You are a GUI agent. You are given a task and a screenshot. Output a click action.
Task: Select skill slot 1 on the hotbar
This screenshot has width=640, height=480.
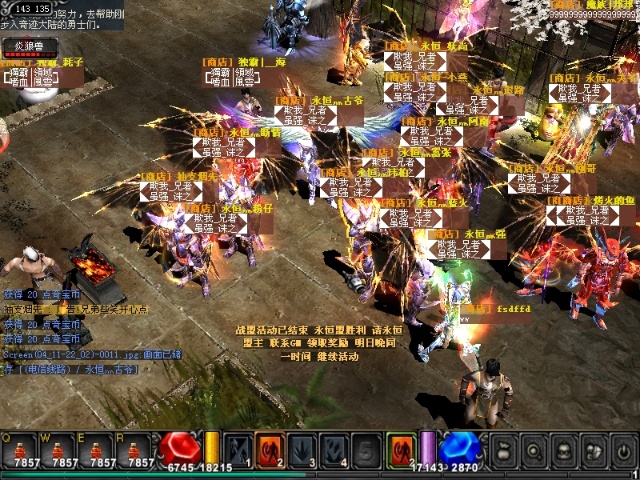[237, 447]
